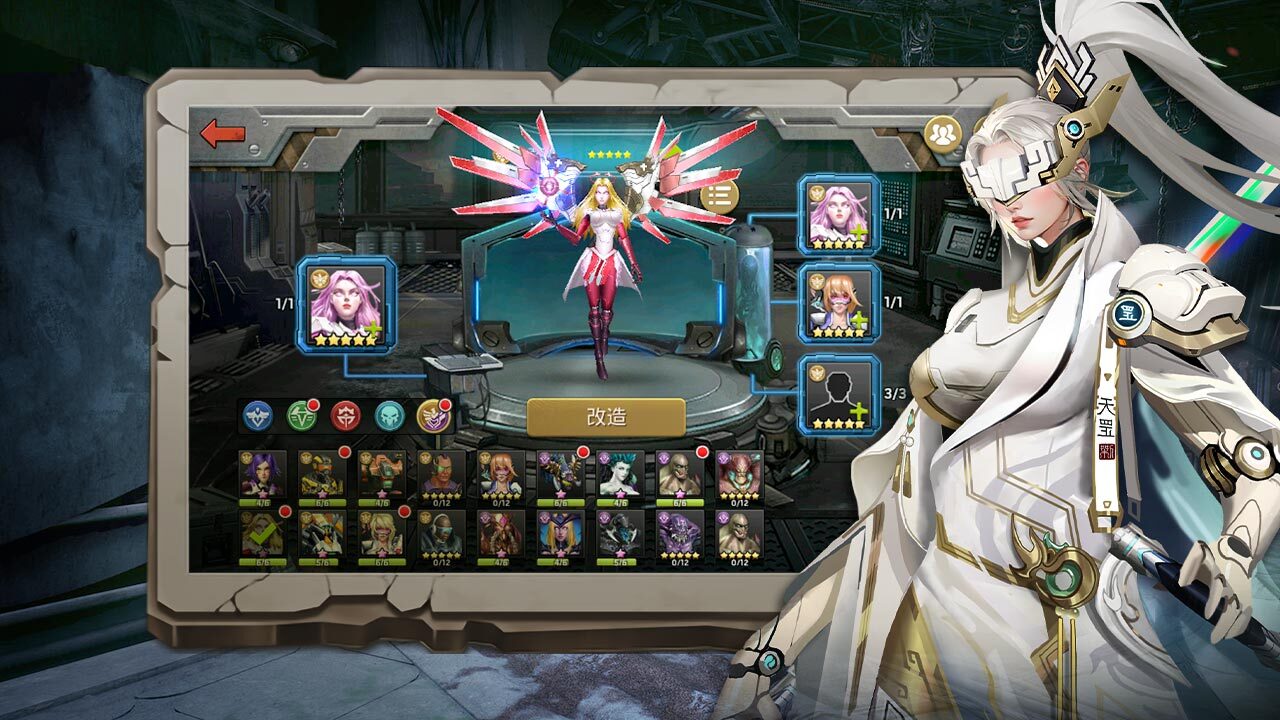The height and width of the screenshot is (720, 1280).
Task: Filter by the gold and purple faction emblem
Action: 432,416
